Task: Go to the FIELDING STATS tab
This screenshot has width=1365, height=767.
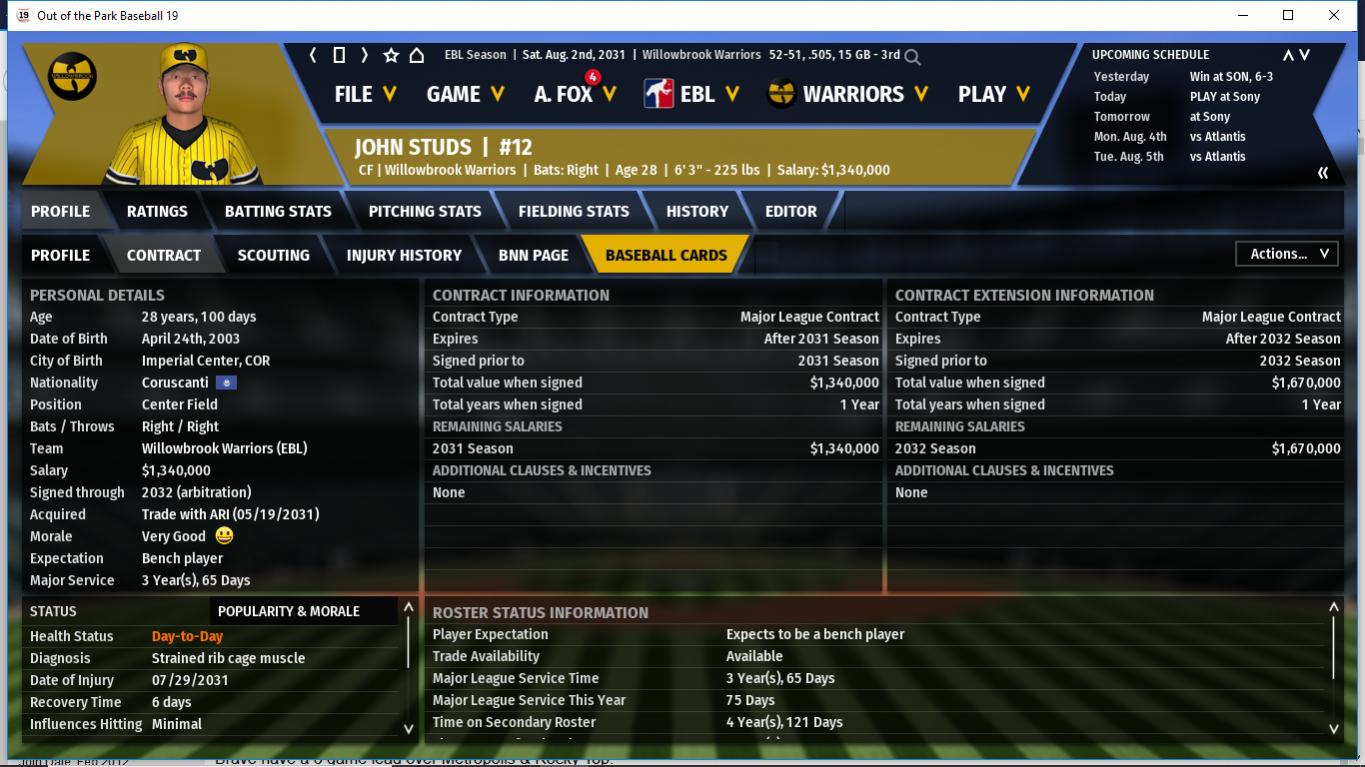Action: coord(574,211)
